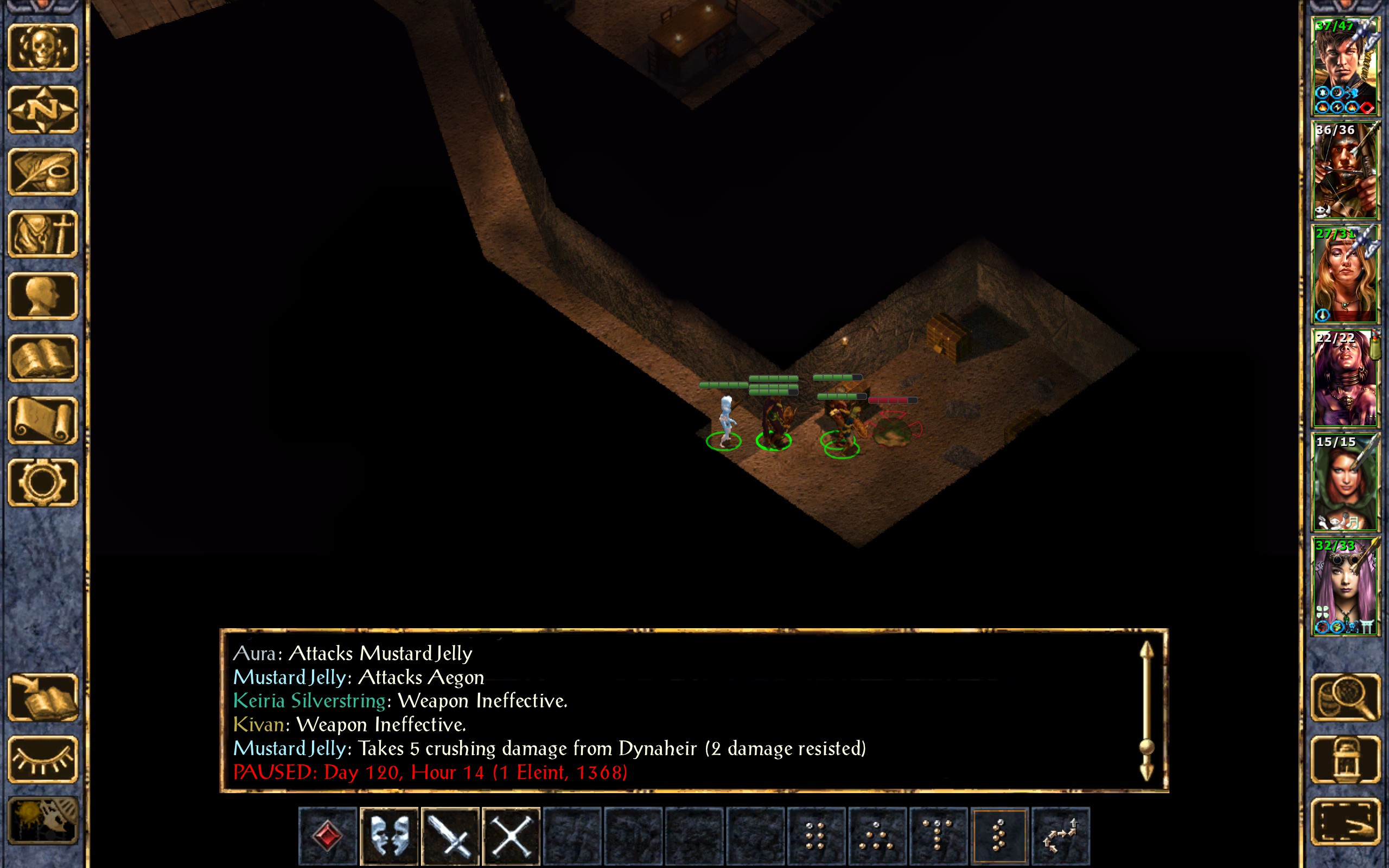Open the gear options menu
The height and width of the screenshot is (868, 1389).
point(42,482)
